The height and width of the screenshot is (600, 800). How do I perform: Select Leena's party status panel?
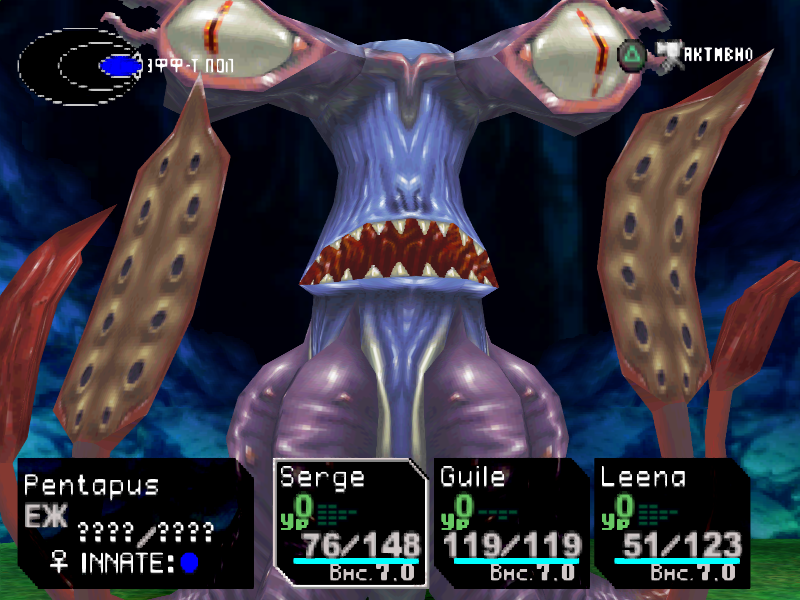tap(670, 522)
